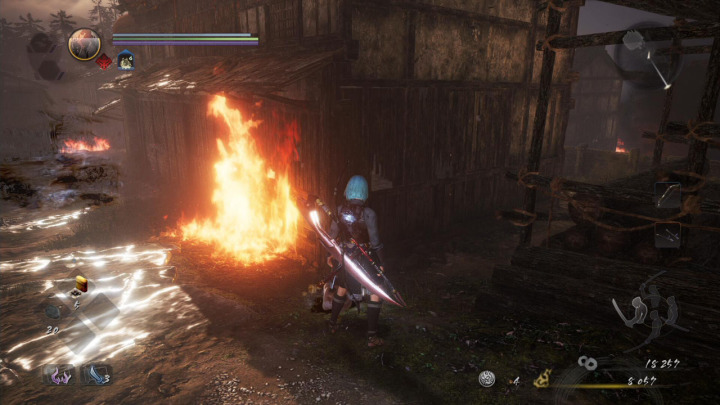Activate the blue blade yokai ability

coord(96,375)
